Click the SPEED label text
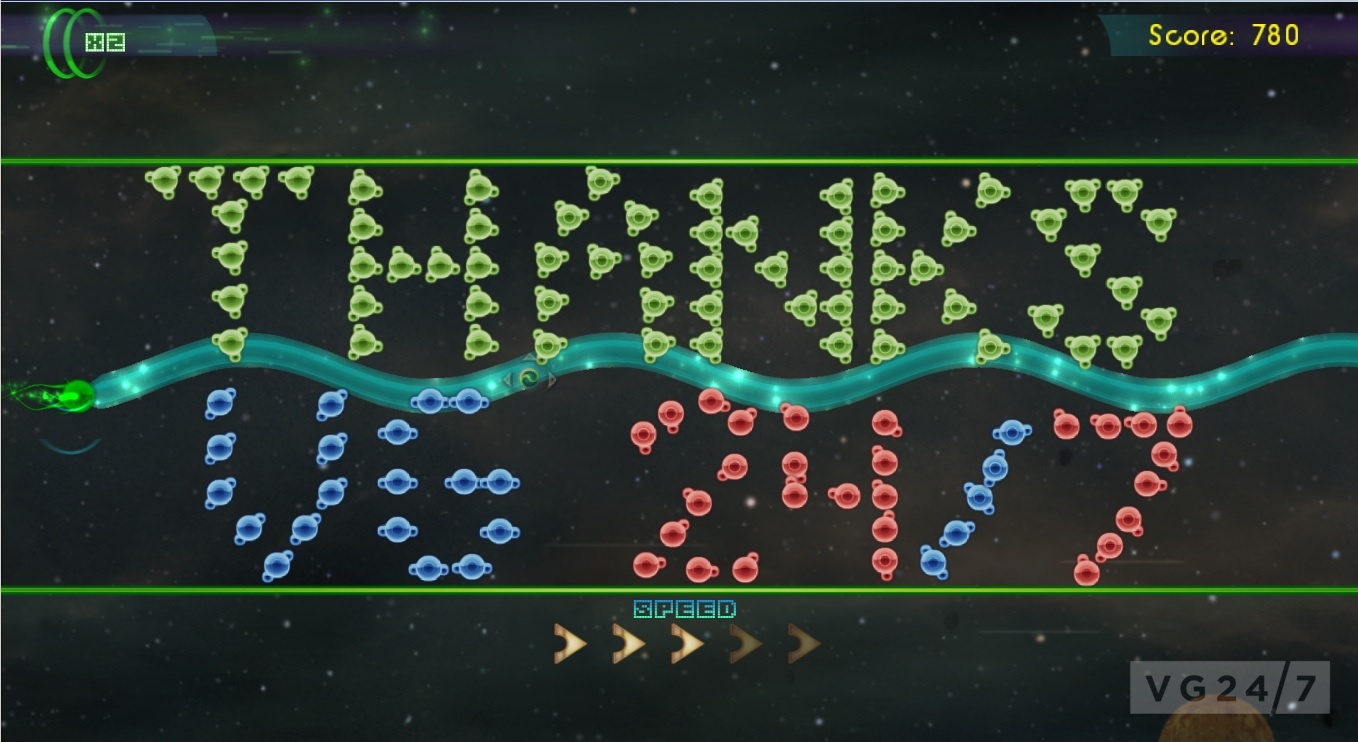The height and width of the screenshot is (742, 1358). click(x=685, y=607)
